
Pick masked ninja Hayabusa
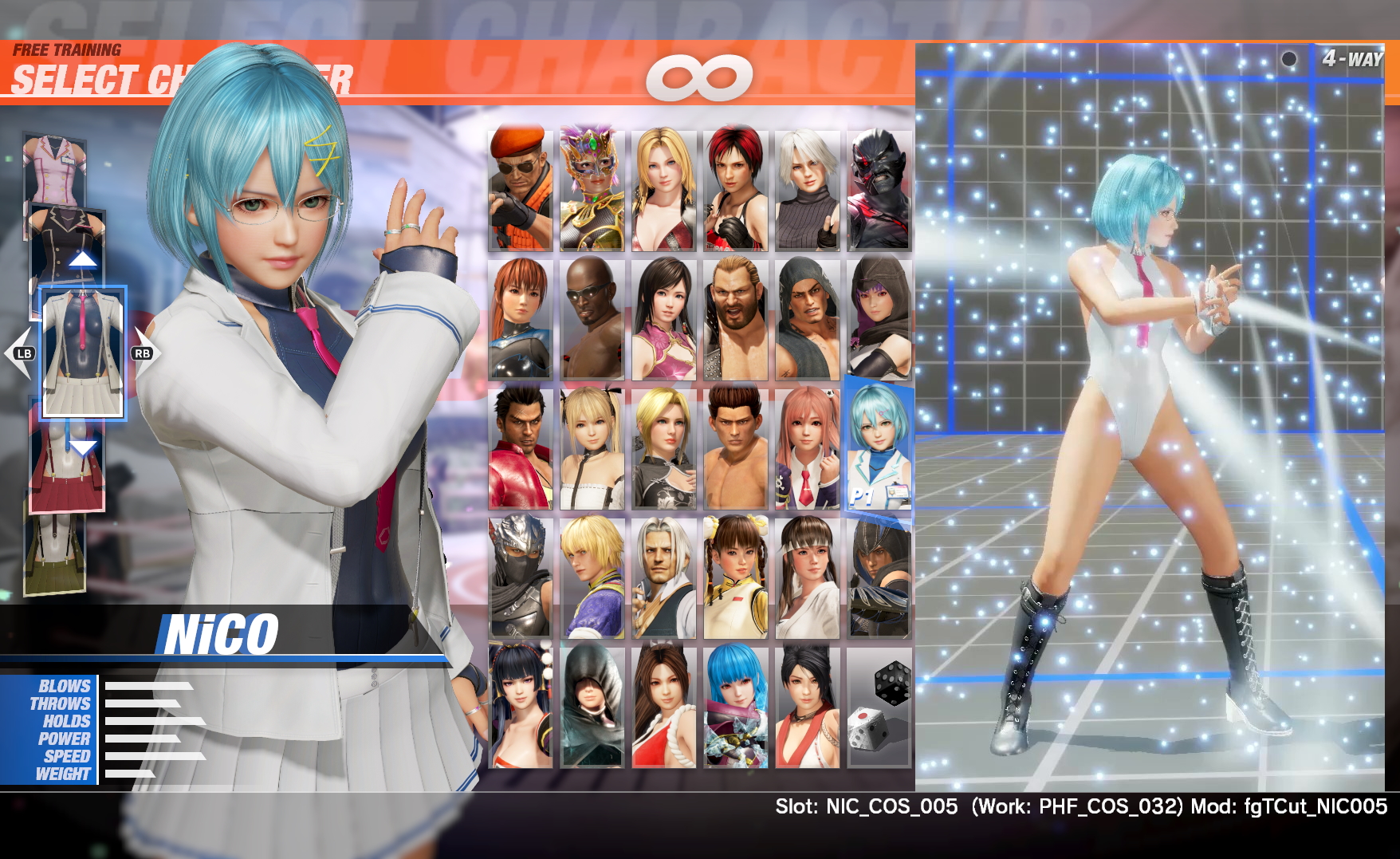click(x=520, y=577)
